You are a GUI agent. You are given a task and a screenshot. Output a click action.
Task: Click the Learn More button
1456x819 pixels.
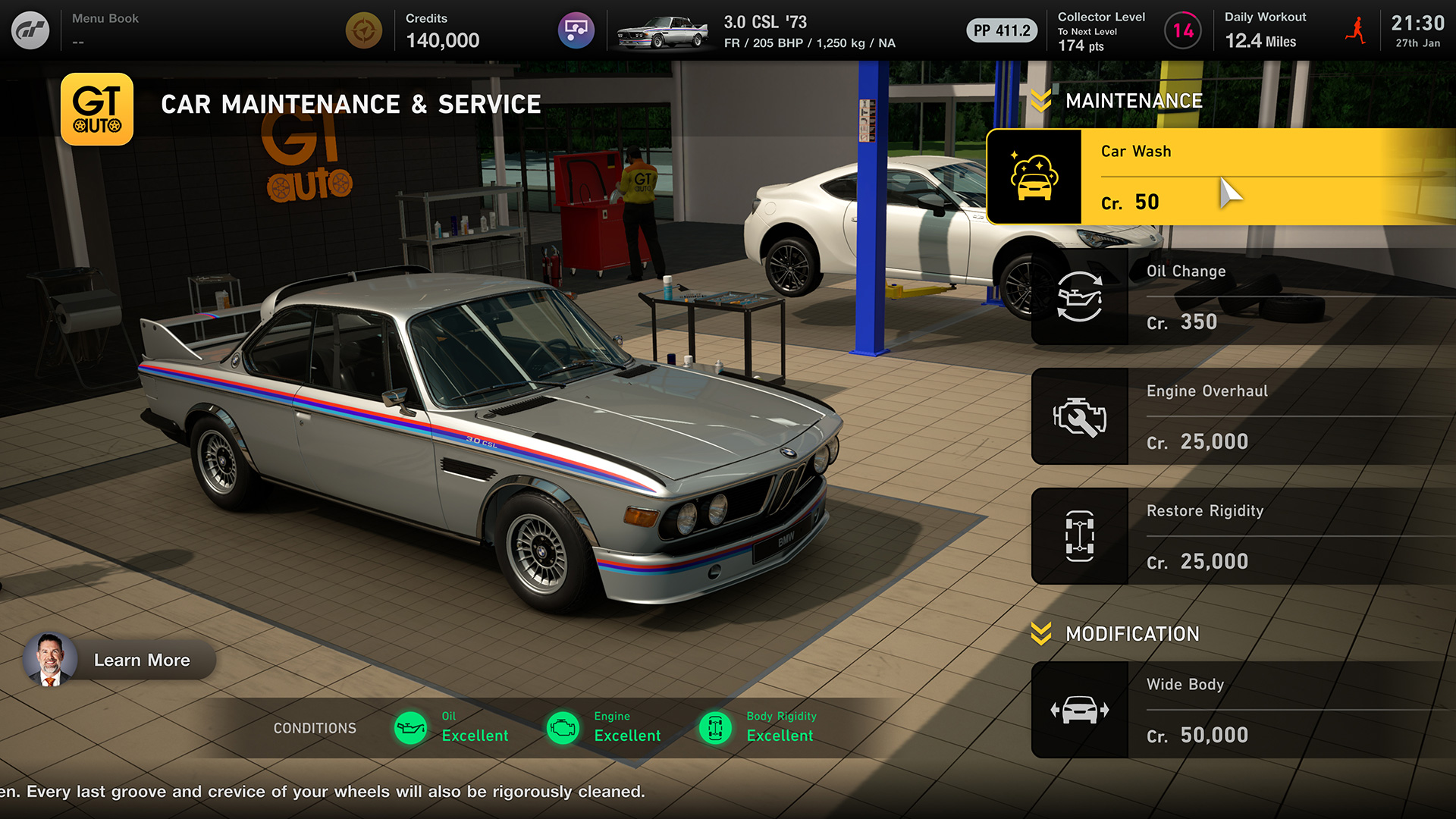pyautogui.click(x=141, y=660)
